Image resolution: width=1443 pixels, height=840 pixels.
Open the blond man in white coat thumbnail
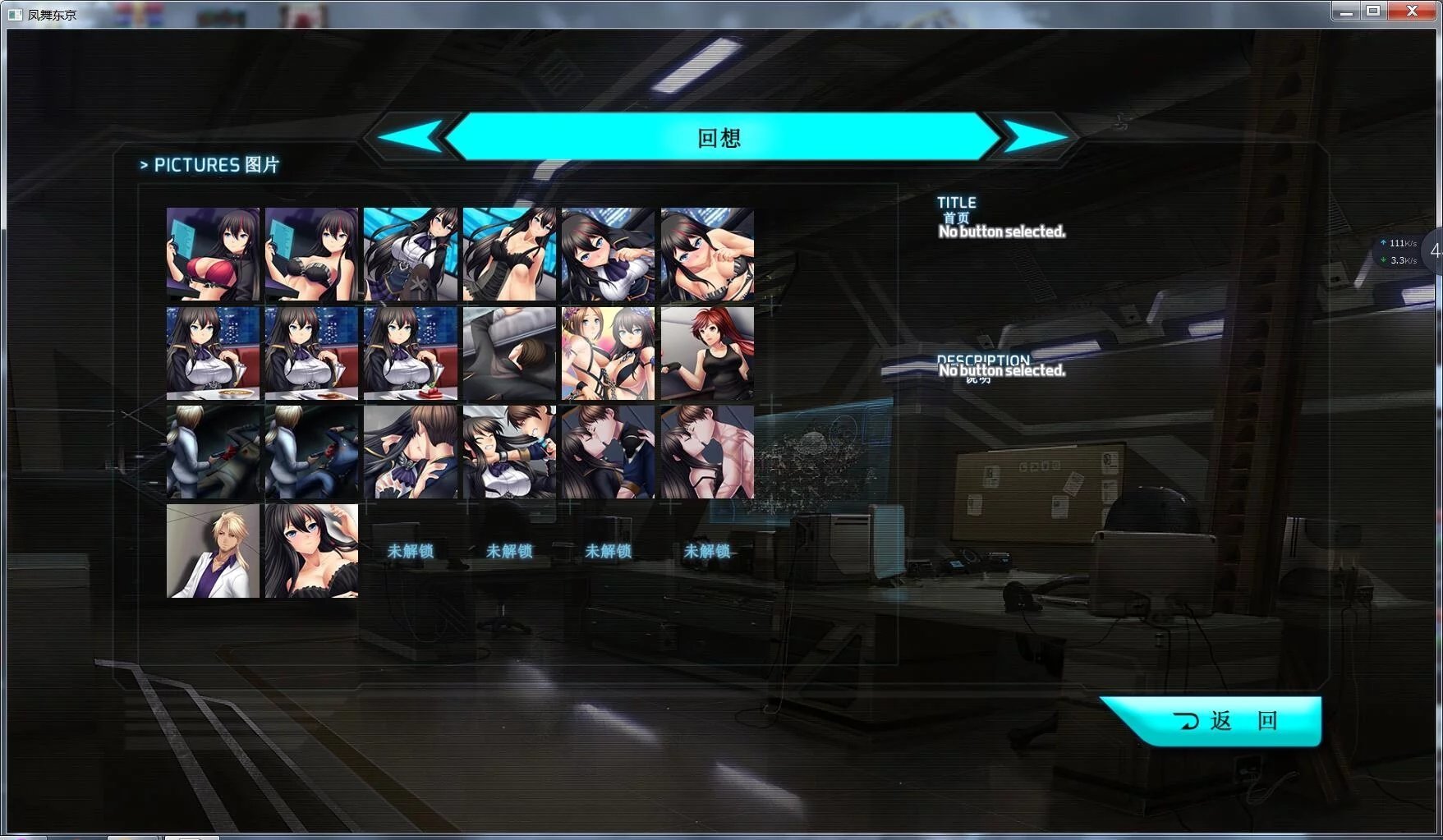pos(213,551)
